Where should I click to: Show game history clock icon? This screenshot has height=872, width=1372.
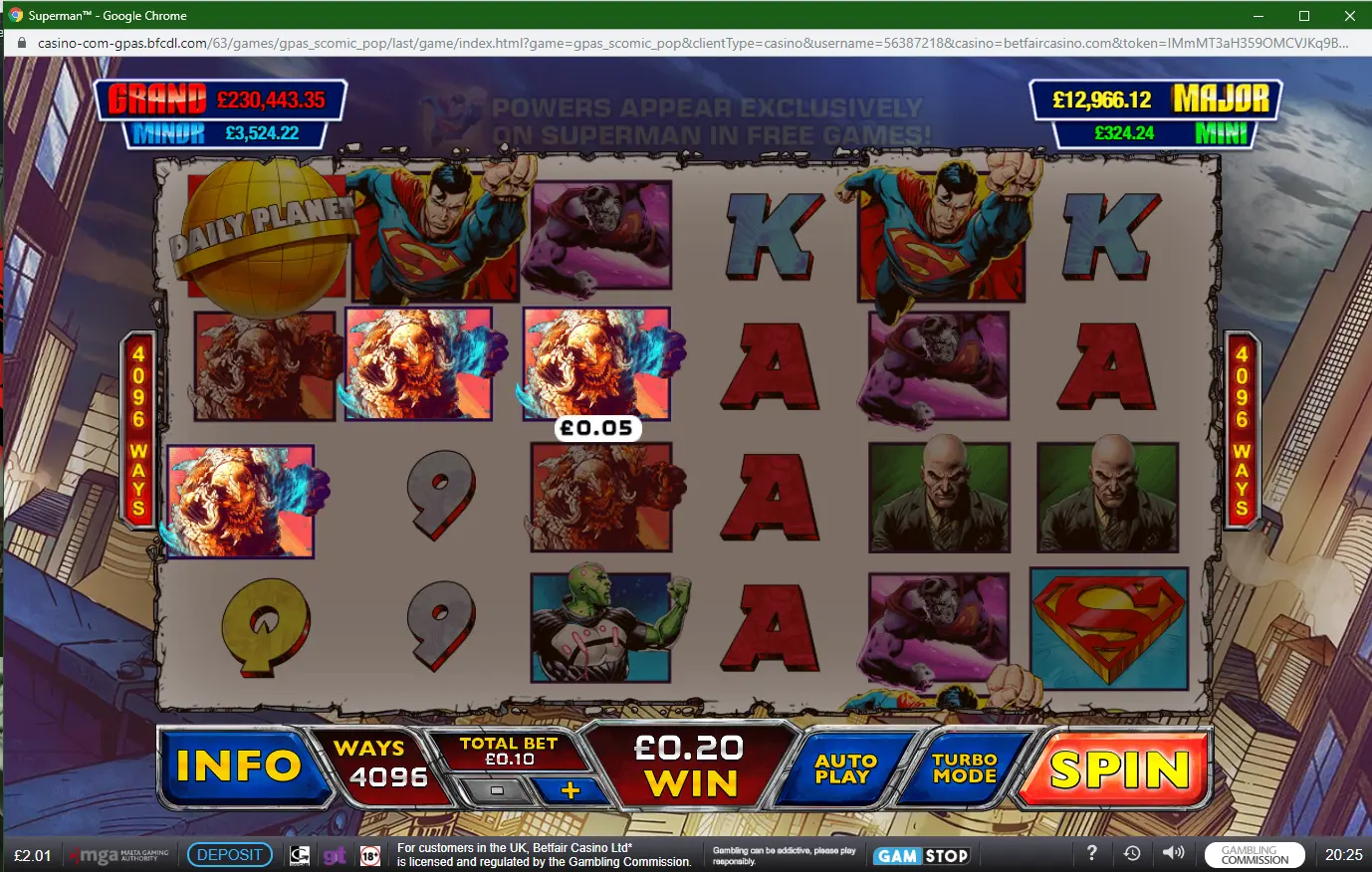(x=1132, y=853)
